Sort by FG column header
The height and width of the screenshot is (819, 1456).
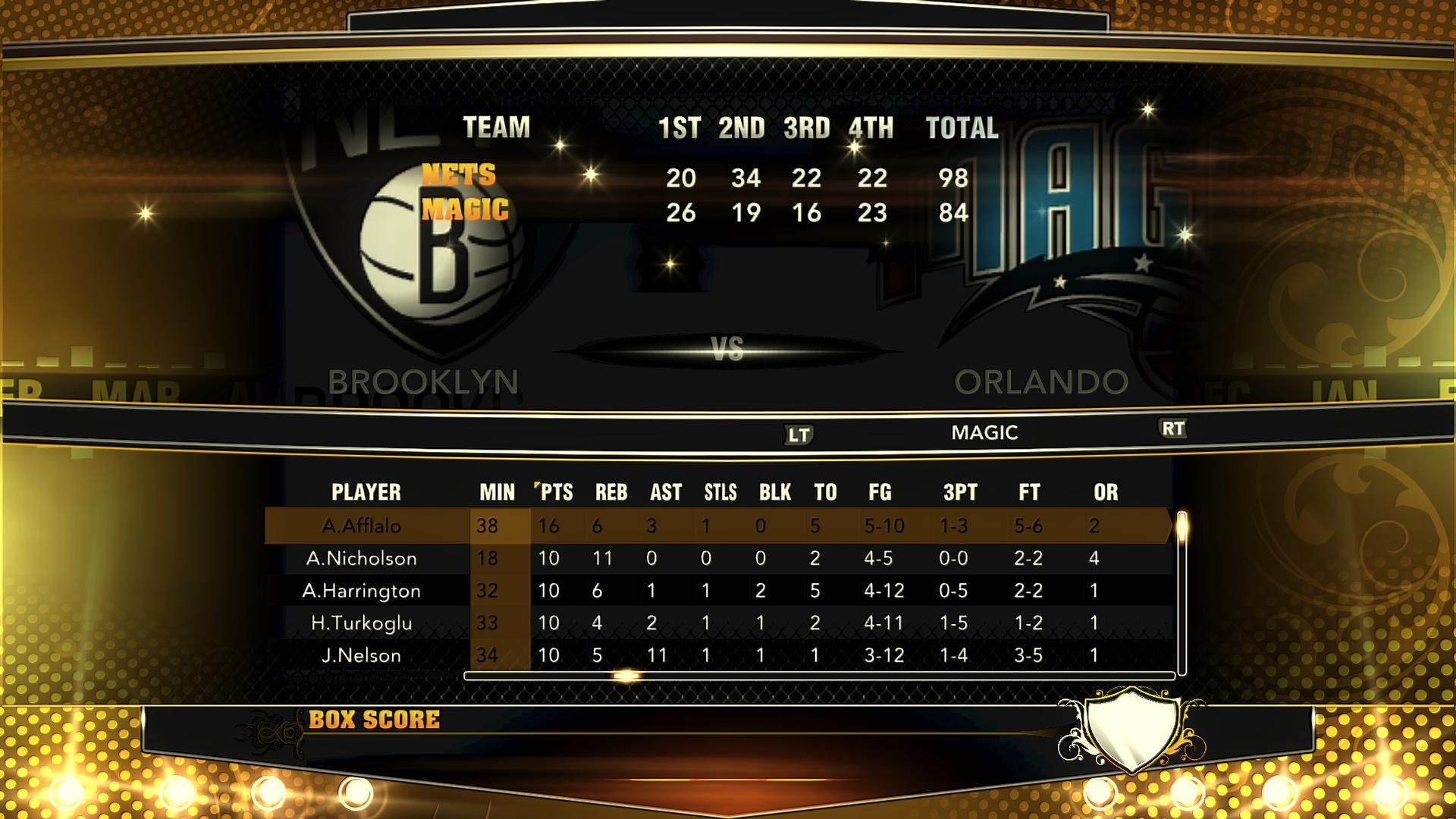(880, 492)
